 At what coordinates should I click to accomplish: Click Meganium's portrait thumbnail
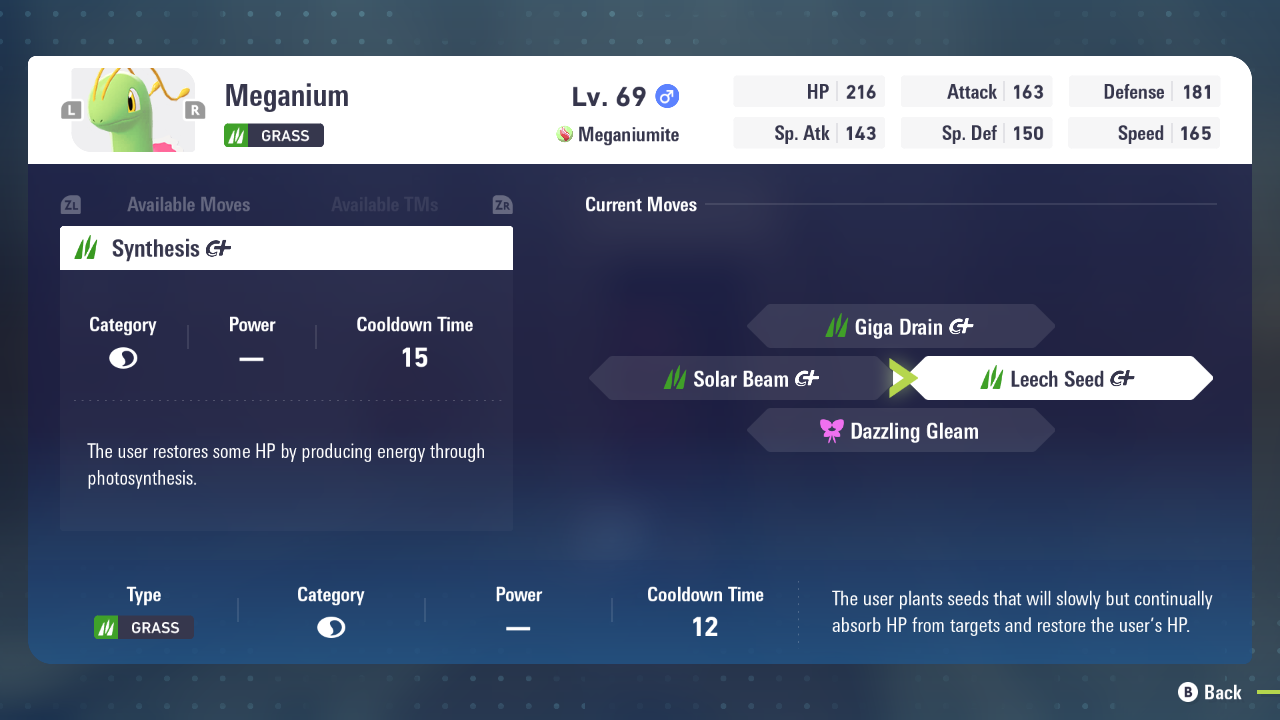133,110
